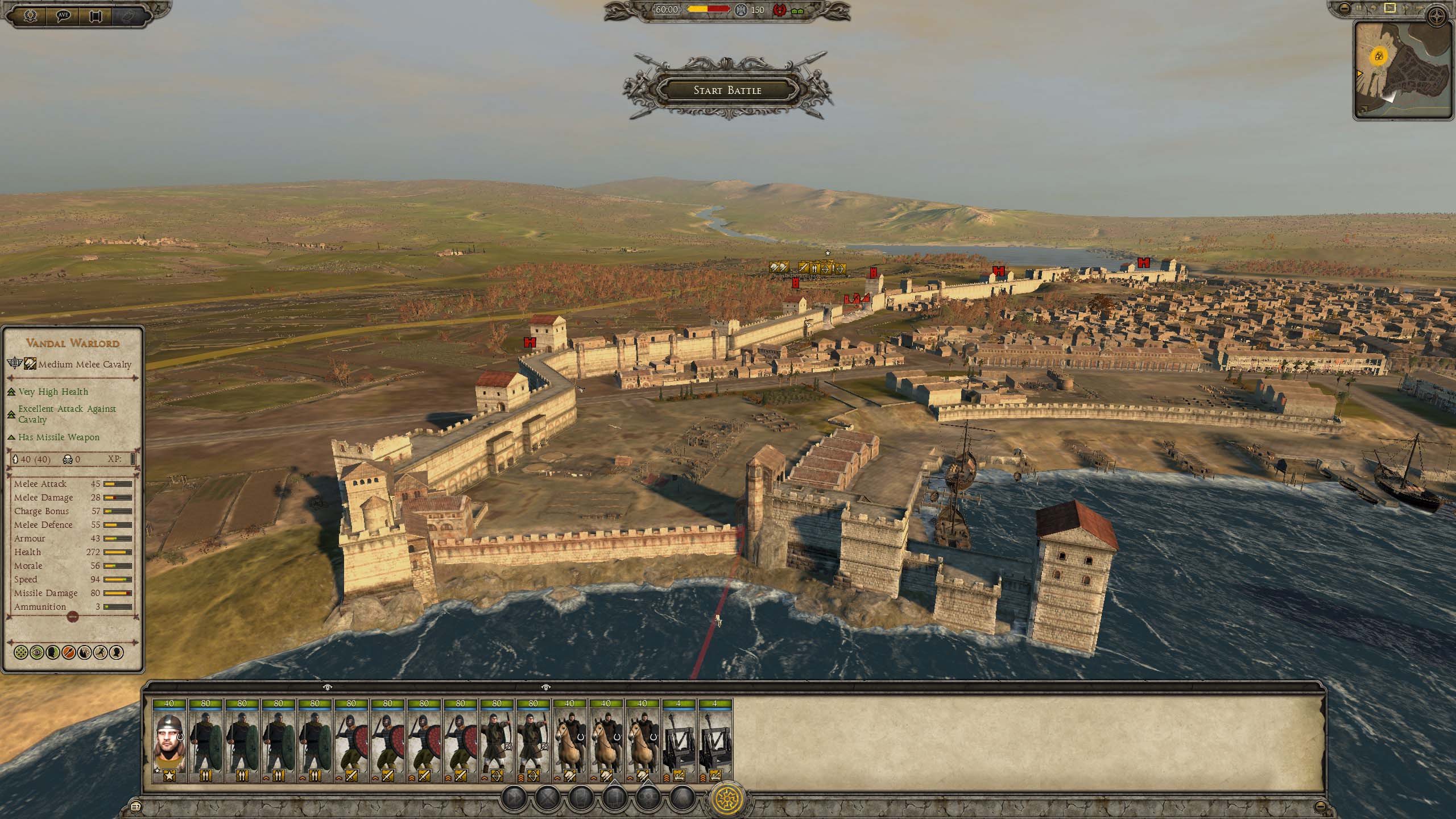Select the last siege onager card
The width and height of the screenshot is (1456, 819).
pos(715,741)
